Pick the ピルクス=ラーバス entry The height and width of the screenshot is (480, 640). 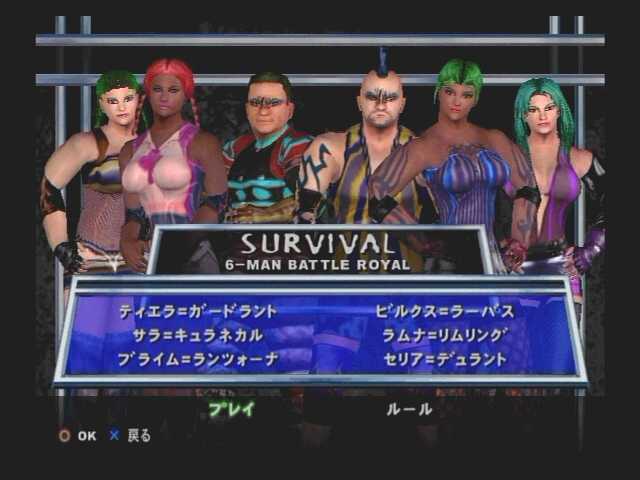click(445, 311)
